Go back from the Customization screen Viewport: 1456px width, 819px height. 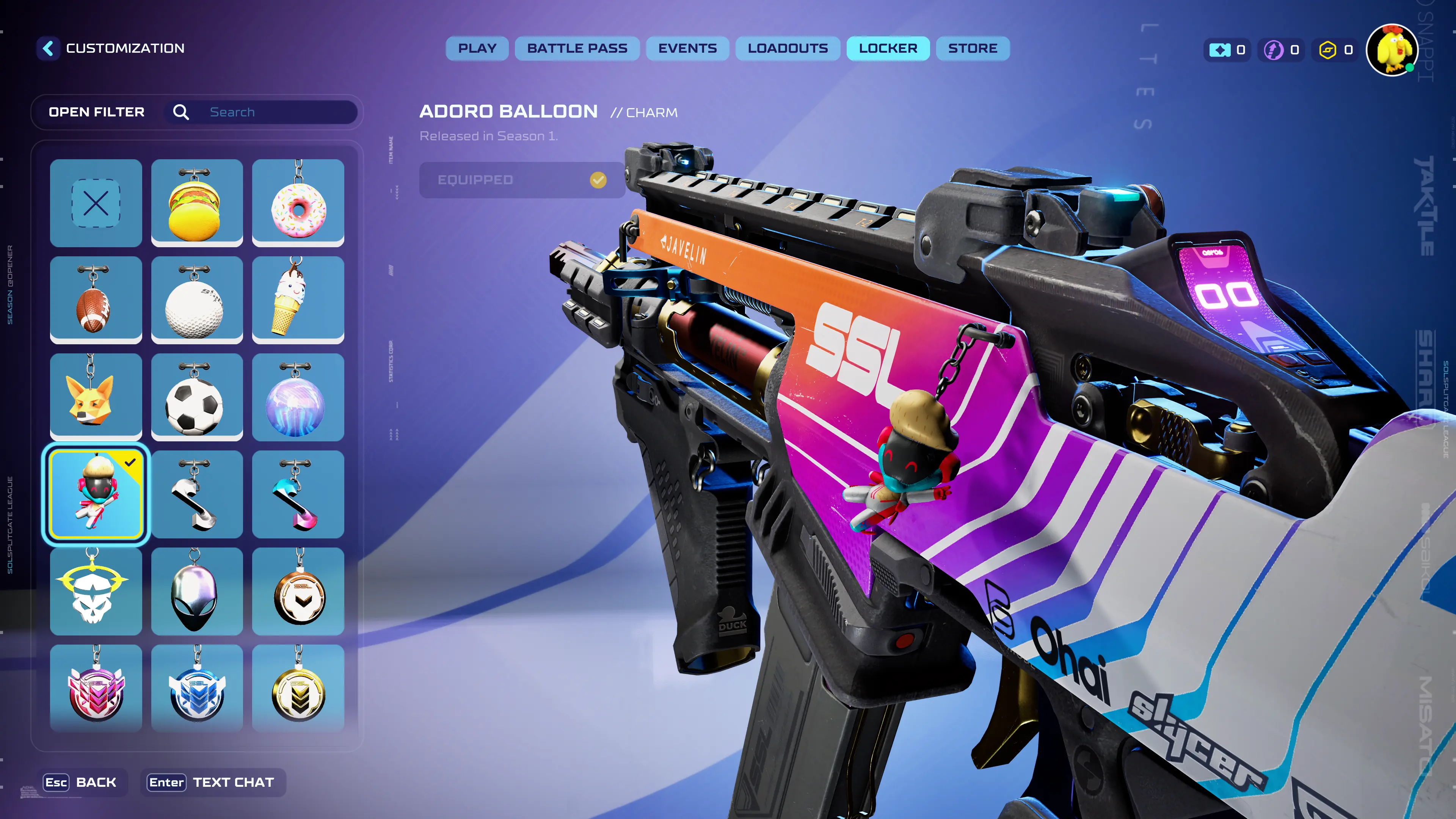(x=49, y=49)
